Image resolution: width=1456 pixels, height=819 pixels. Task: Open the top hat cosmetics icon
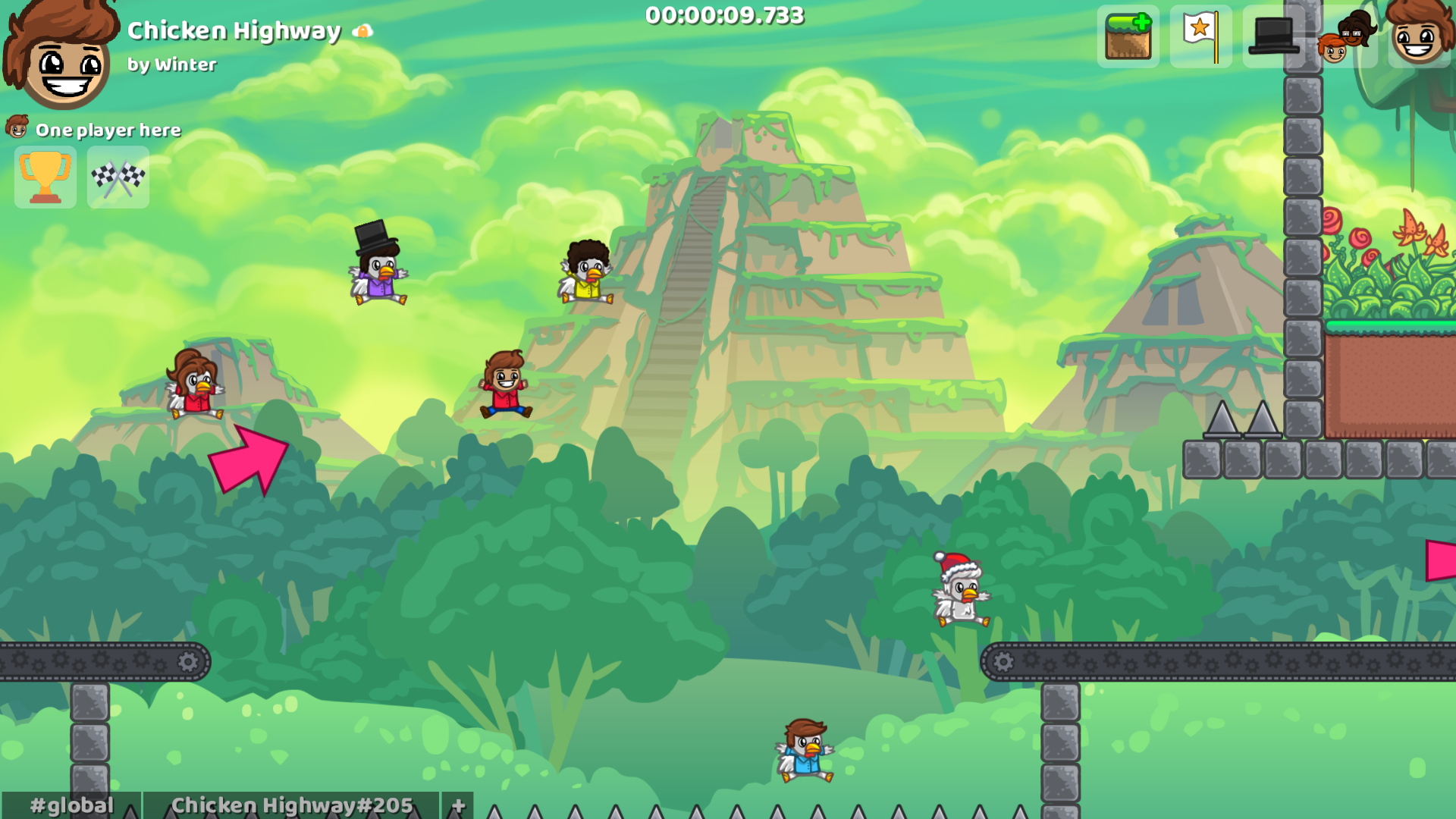[1273, 34]
